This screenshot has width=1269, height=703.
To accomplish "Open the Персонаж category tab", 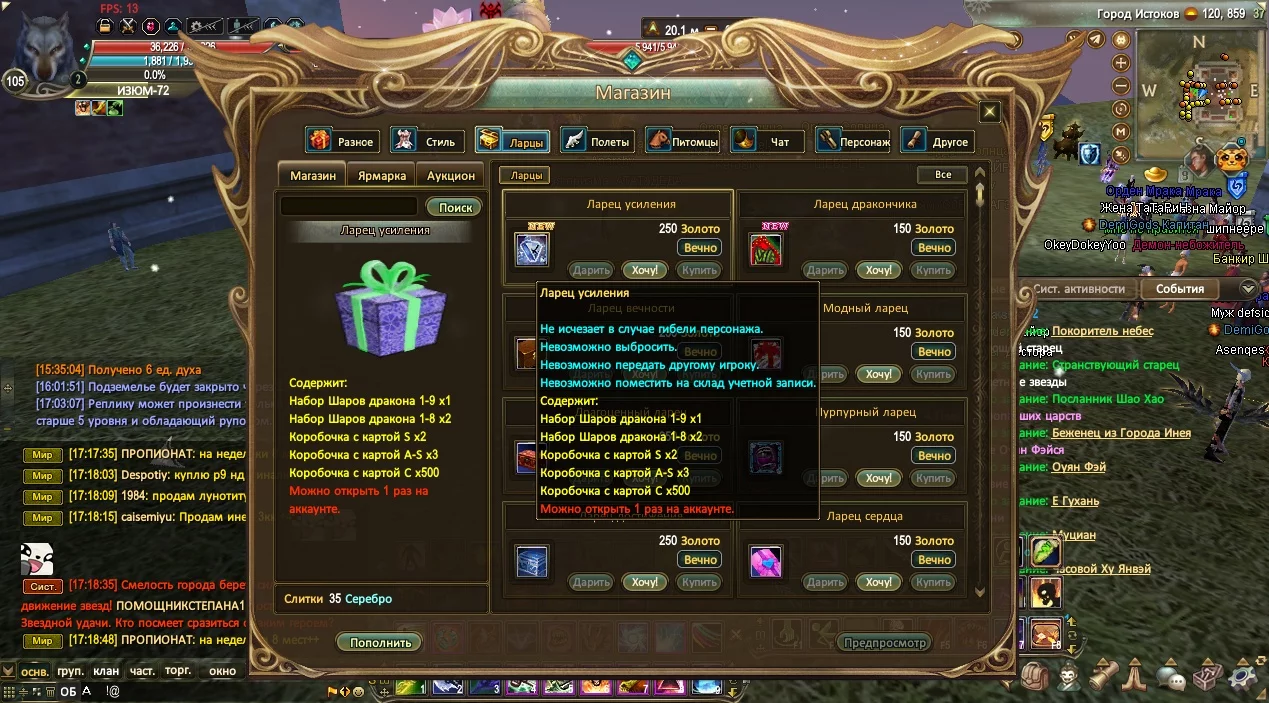I will pyautogui.click(x=853, y=141).
